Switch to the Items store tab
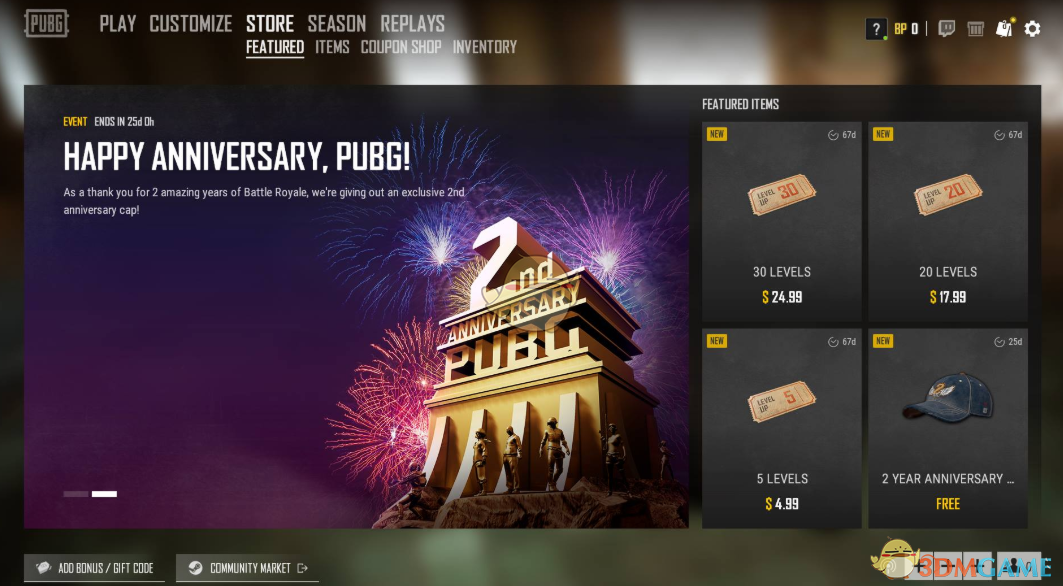Viewport: 1063px width, 586px height. pos(332,47)
